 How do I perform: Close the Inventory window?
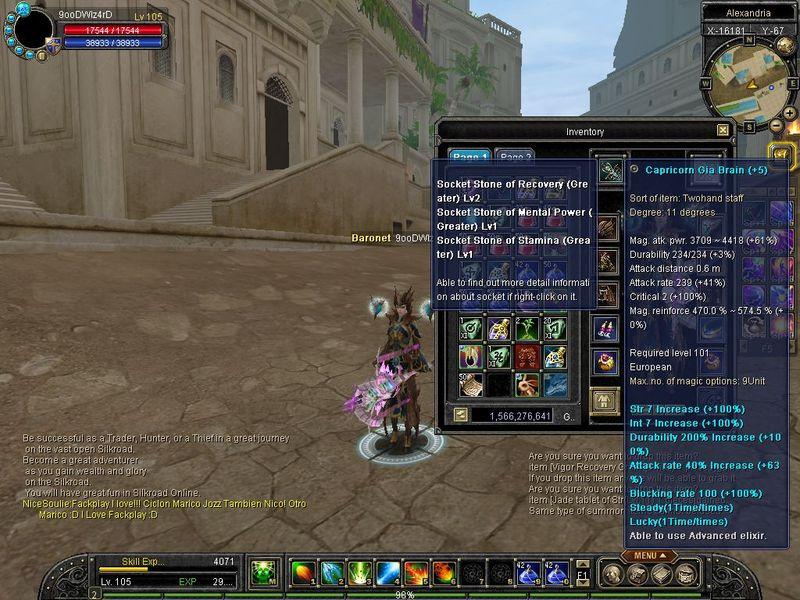[723, 130]
